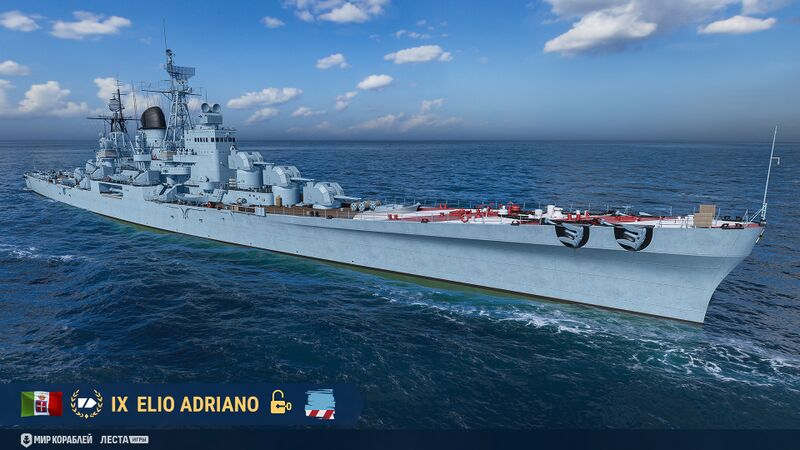Image resolution: width=800 pixels, height=450 pixels.
Task: Select the blue striped camouflage icon
Action: 320,404
